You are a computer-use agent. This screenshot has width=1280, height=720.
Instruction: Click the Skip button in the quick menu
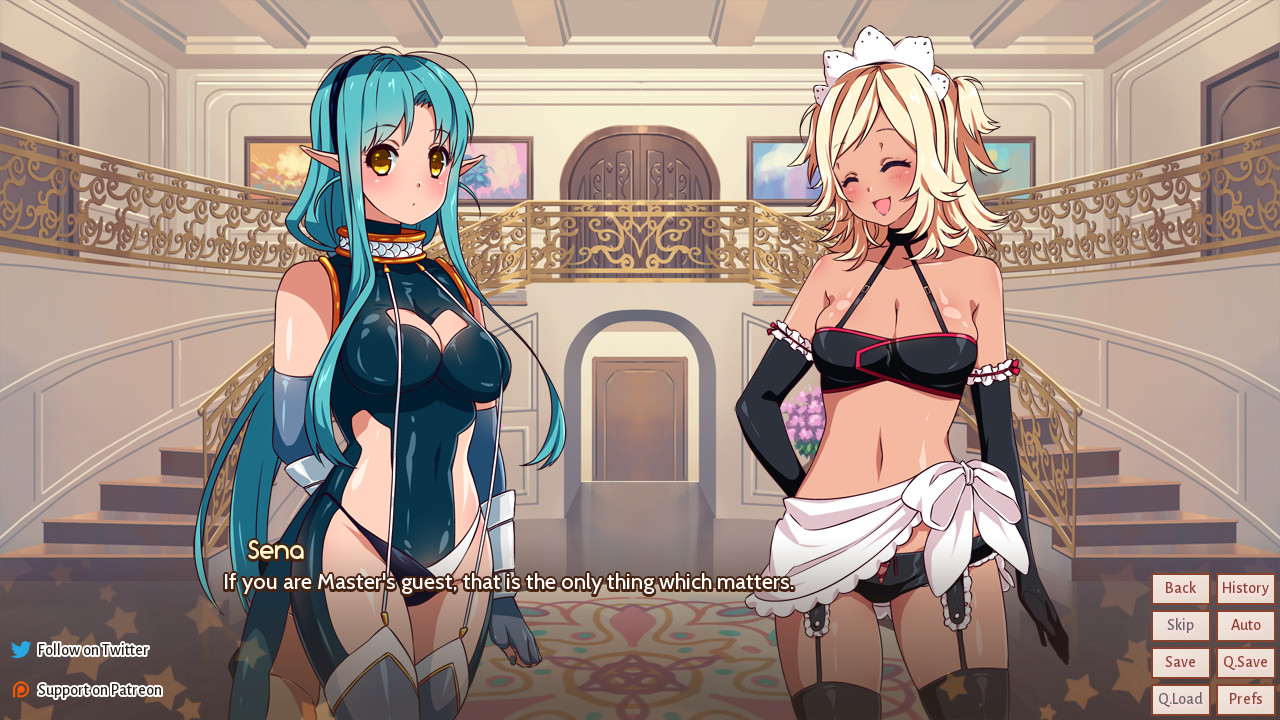point(1180,625)
